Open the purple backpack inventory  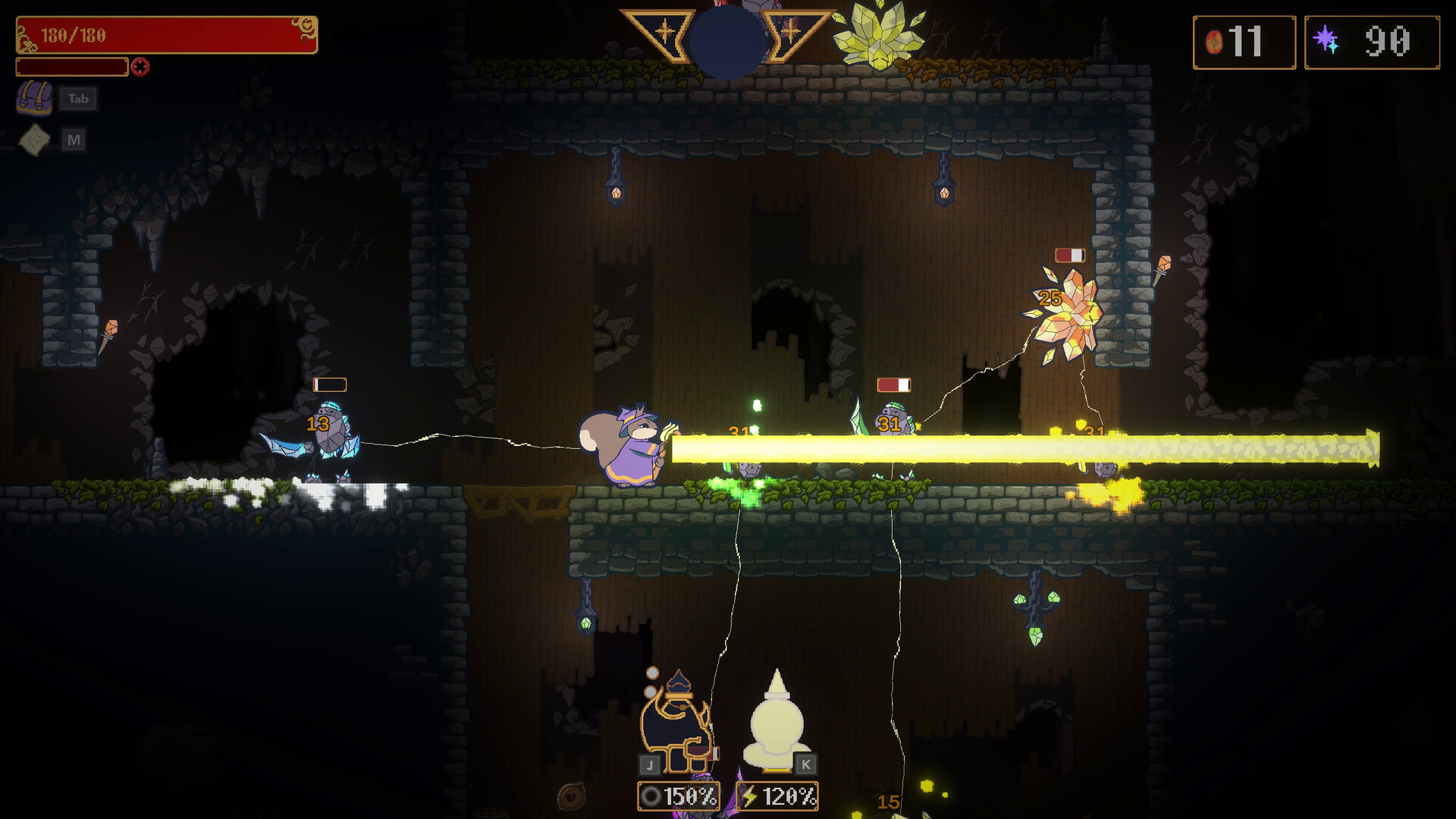point(35,99)
